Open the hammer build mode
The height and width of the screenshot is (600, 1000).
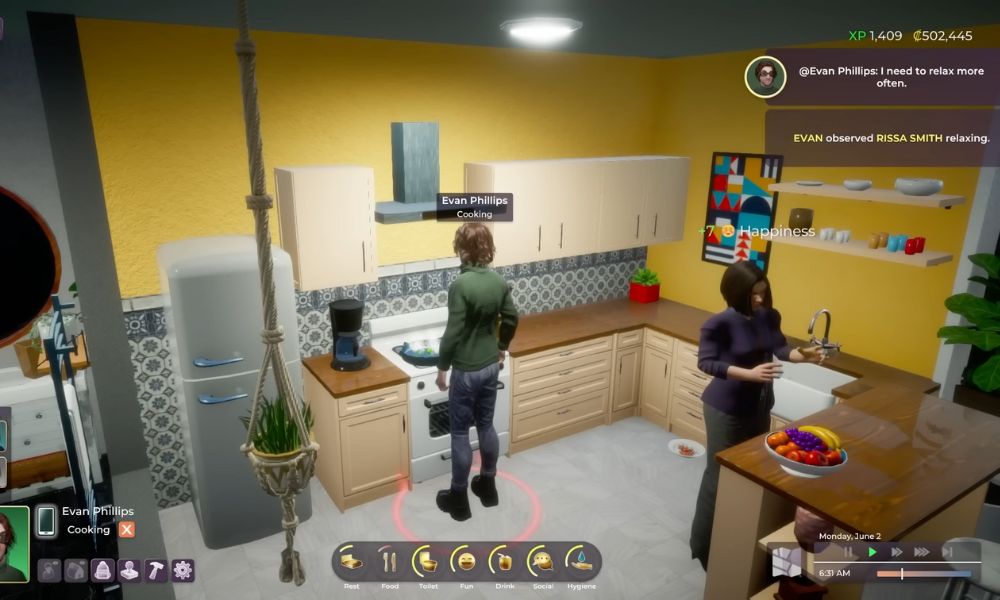(156, 570)
